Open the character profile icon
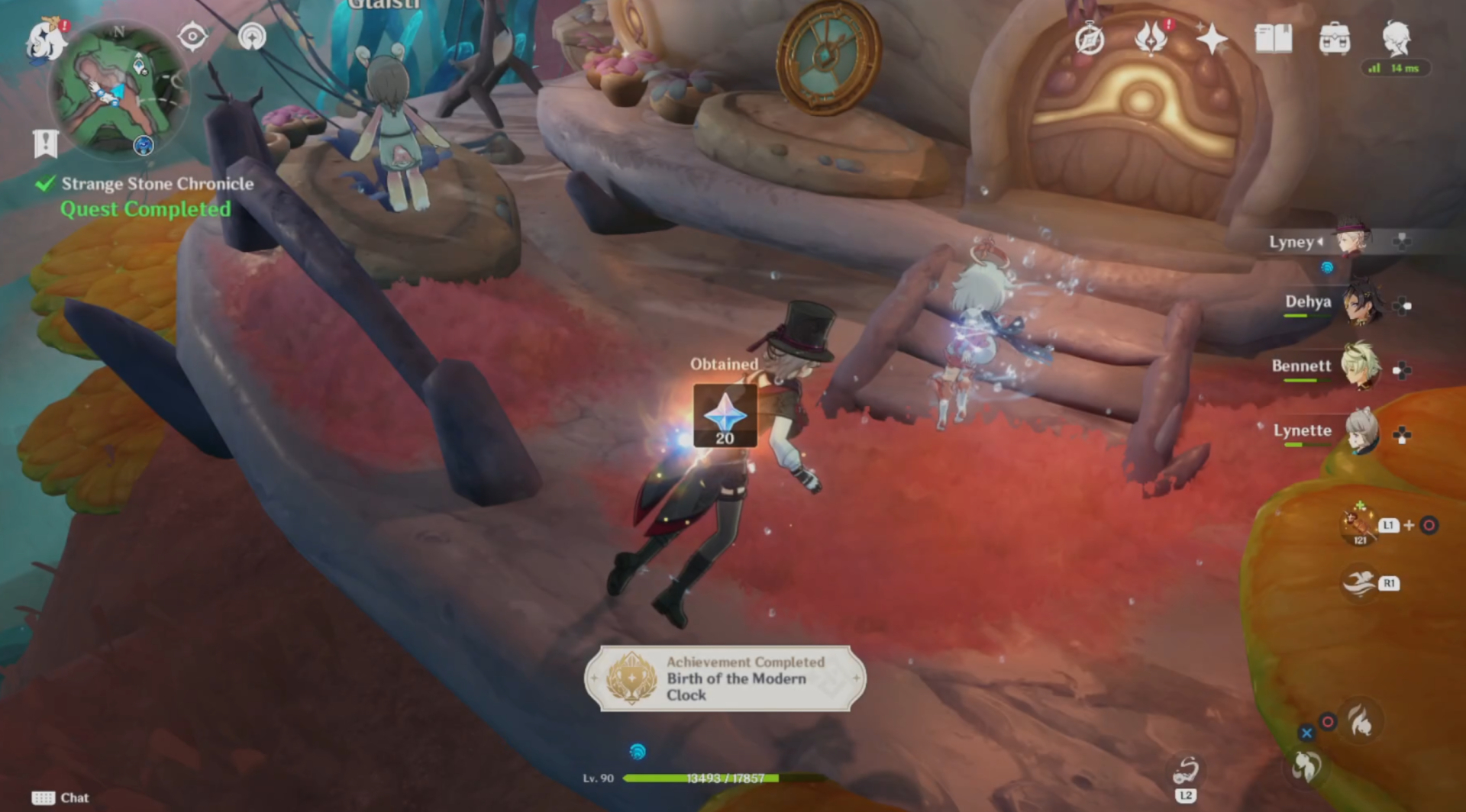Viewport: 1466px width, 812px height. tap(1397, 37)
